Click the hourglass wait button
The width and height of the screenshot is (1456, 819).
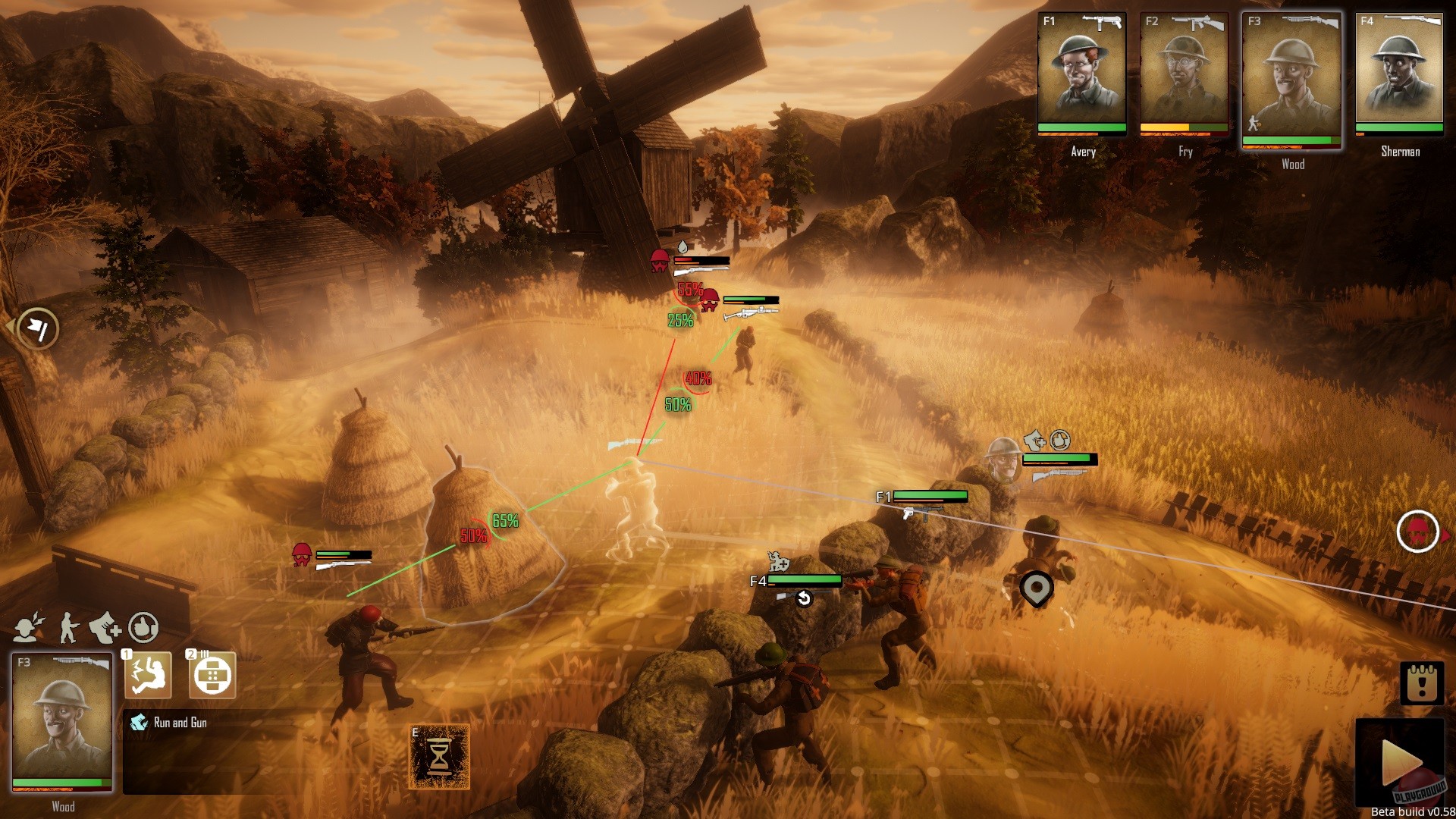(x=439, y=757)
